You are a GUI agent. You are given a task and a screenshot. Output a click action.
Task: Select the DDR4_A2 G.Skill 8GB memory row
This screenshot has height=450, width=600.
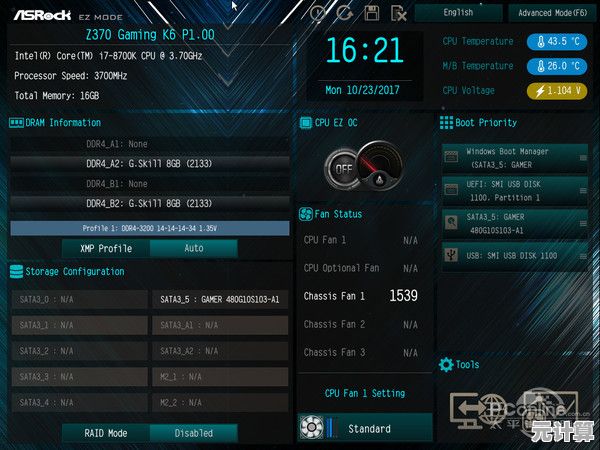(x=150, y=163)
